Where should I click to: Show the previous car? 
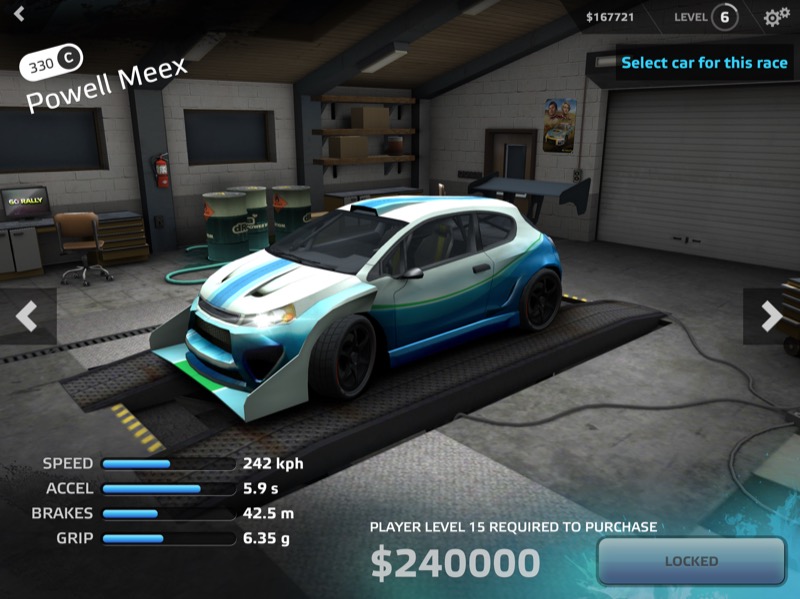coord(26,316)
